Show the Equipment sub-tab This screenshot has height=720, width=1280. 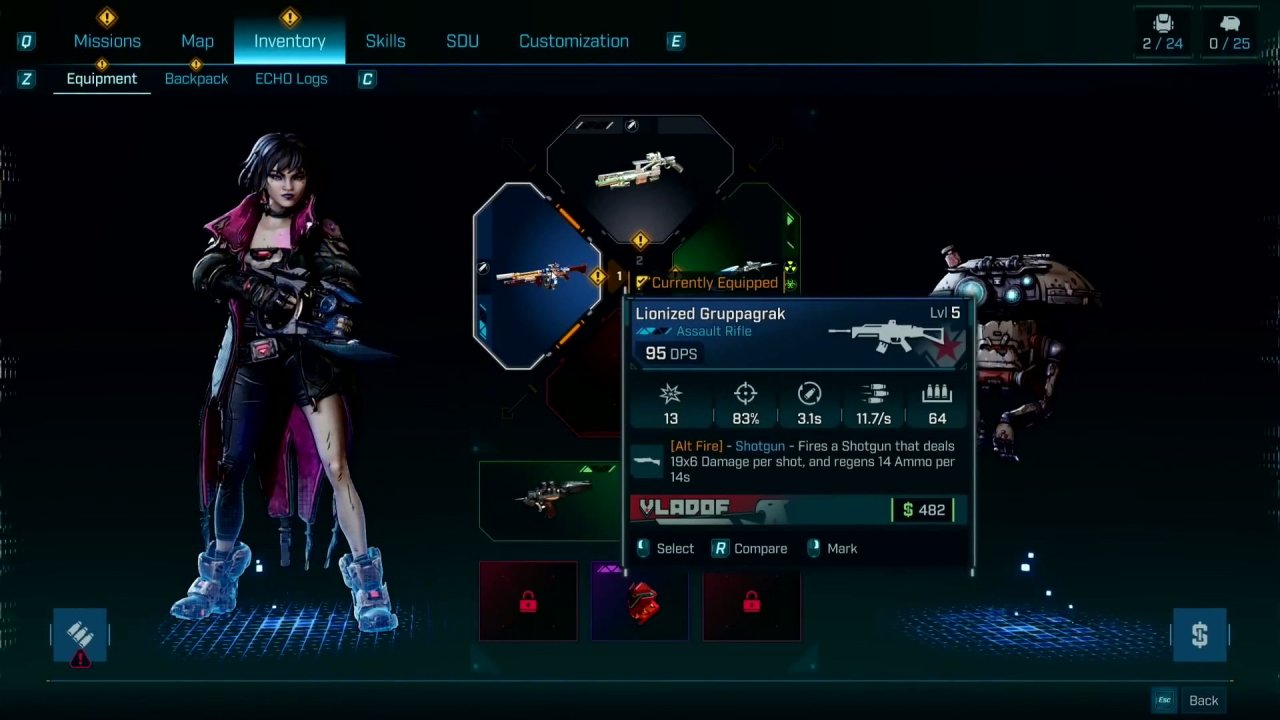pyautogui.click(x=101, y=79)
